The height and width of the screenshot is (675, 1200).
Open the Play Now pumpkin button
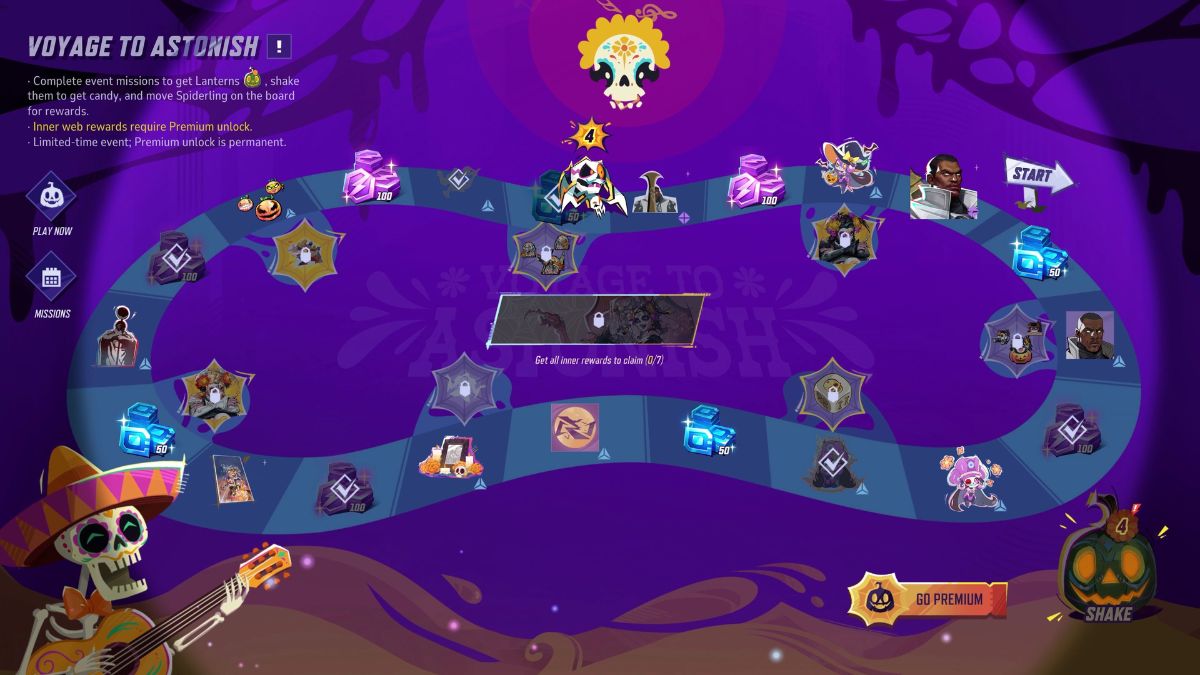click(x=52, y=196)
